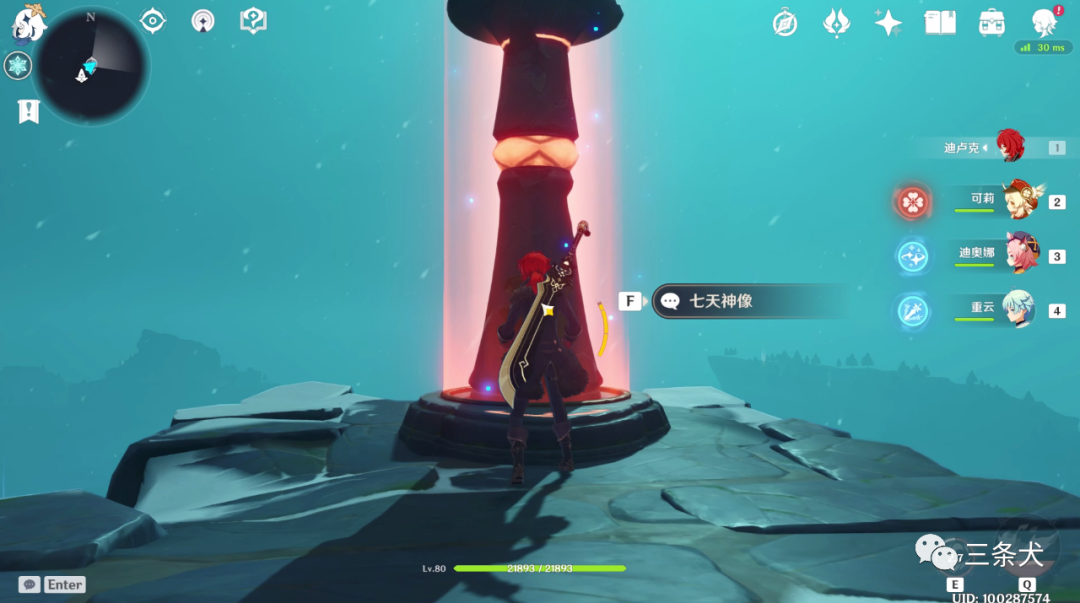Activate the eye-shaped elemental sight icon
Screen dimensions: 1080x603
pyautogui.click(x=152, y=20)
